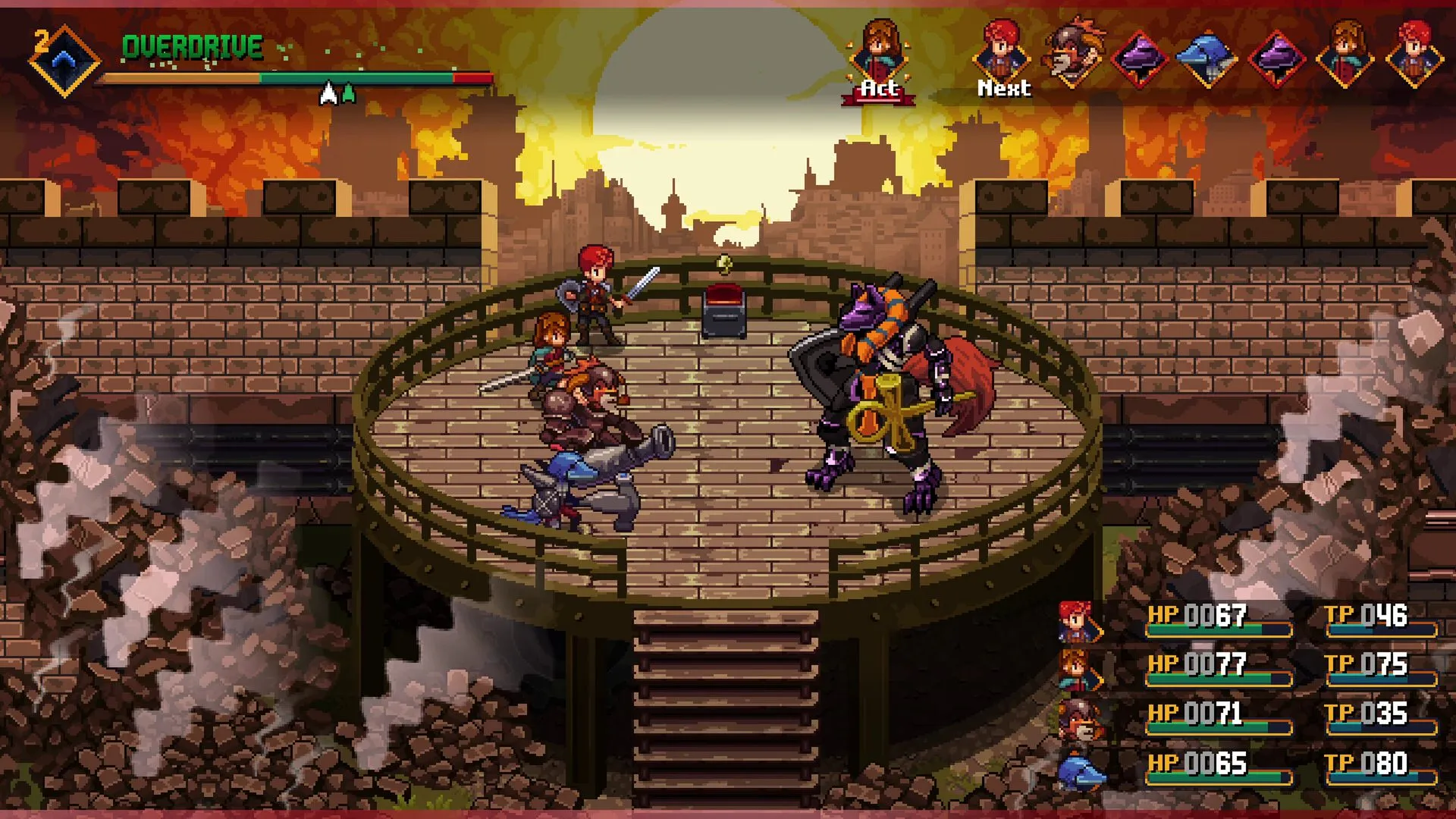Select the turn portrait labeled Act
1456x819 pixels.
880,53
